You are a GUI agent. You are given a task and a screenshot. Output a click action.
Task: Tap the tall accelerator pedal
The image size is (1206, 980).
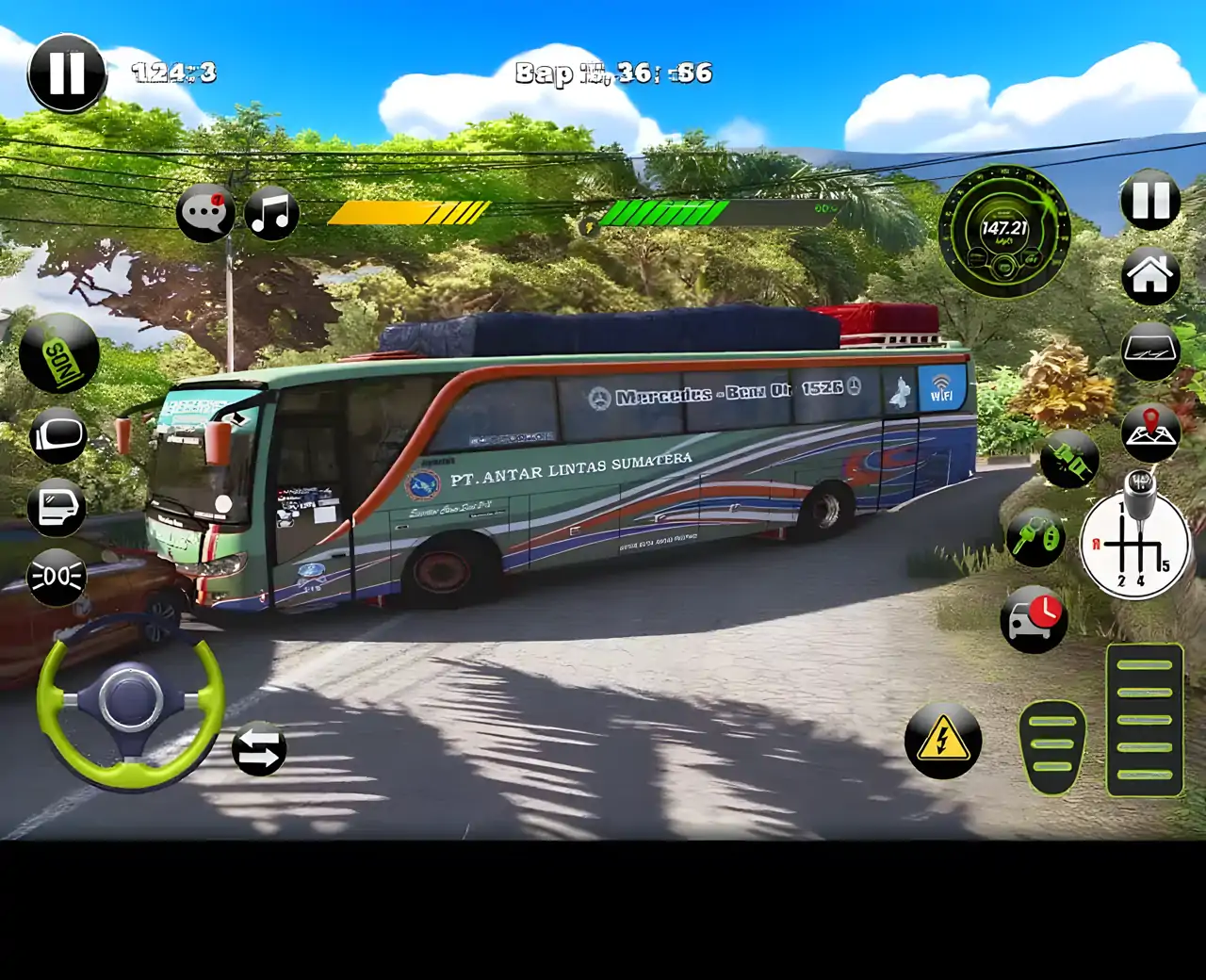point(1144,720)
